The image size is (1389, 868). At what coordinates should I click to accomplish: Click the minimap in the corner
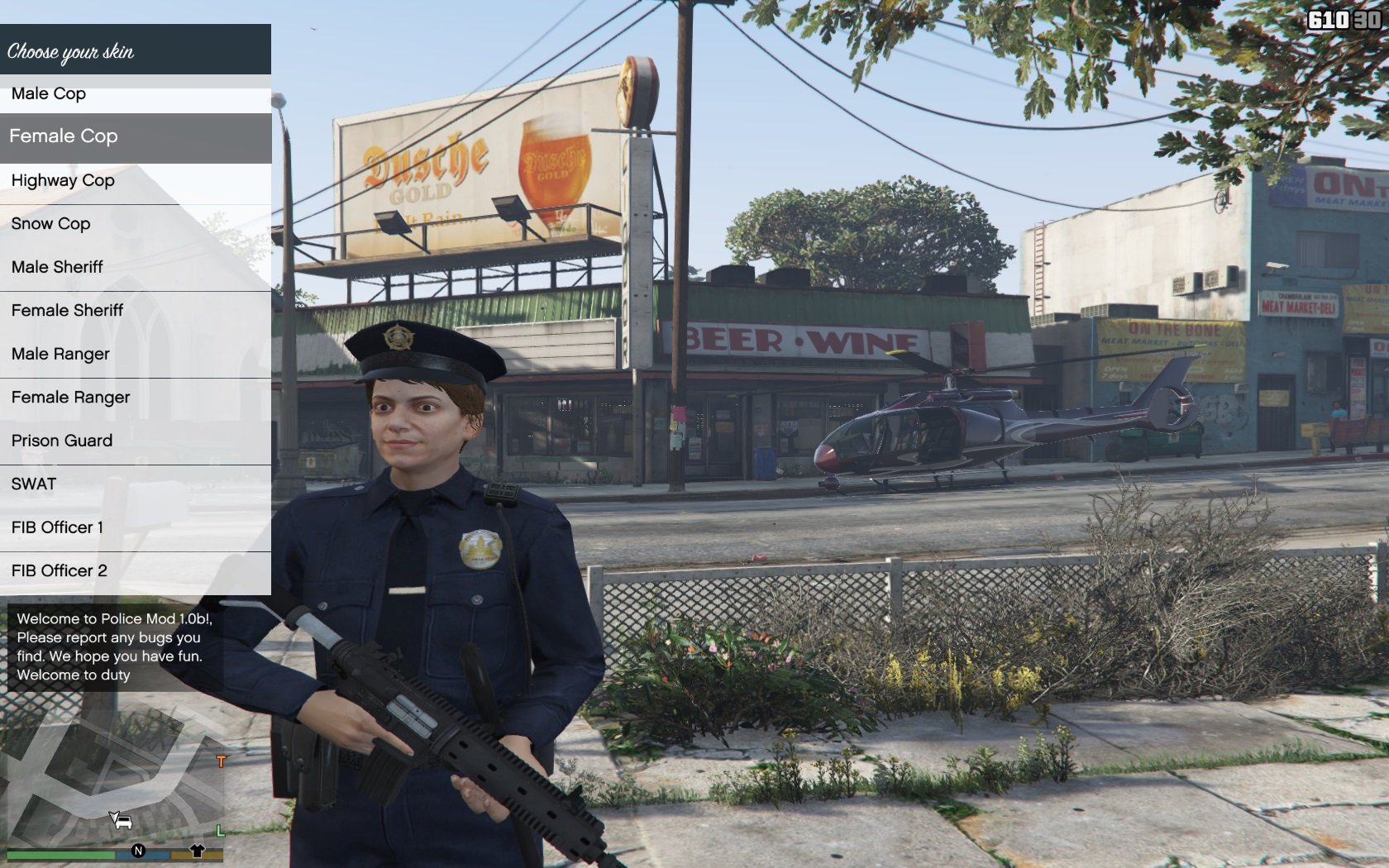click(x=116, y=773)
